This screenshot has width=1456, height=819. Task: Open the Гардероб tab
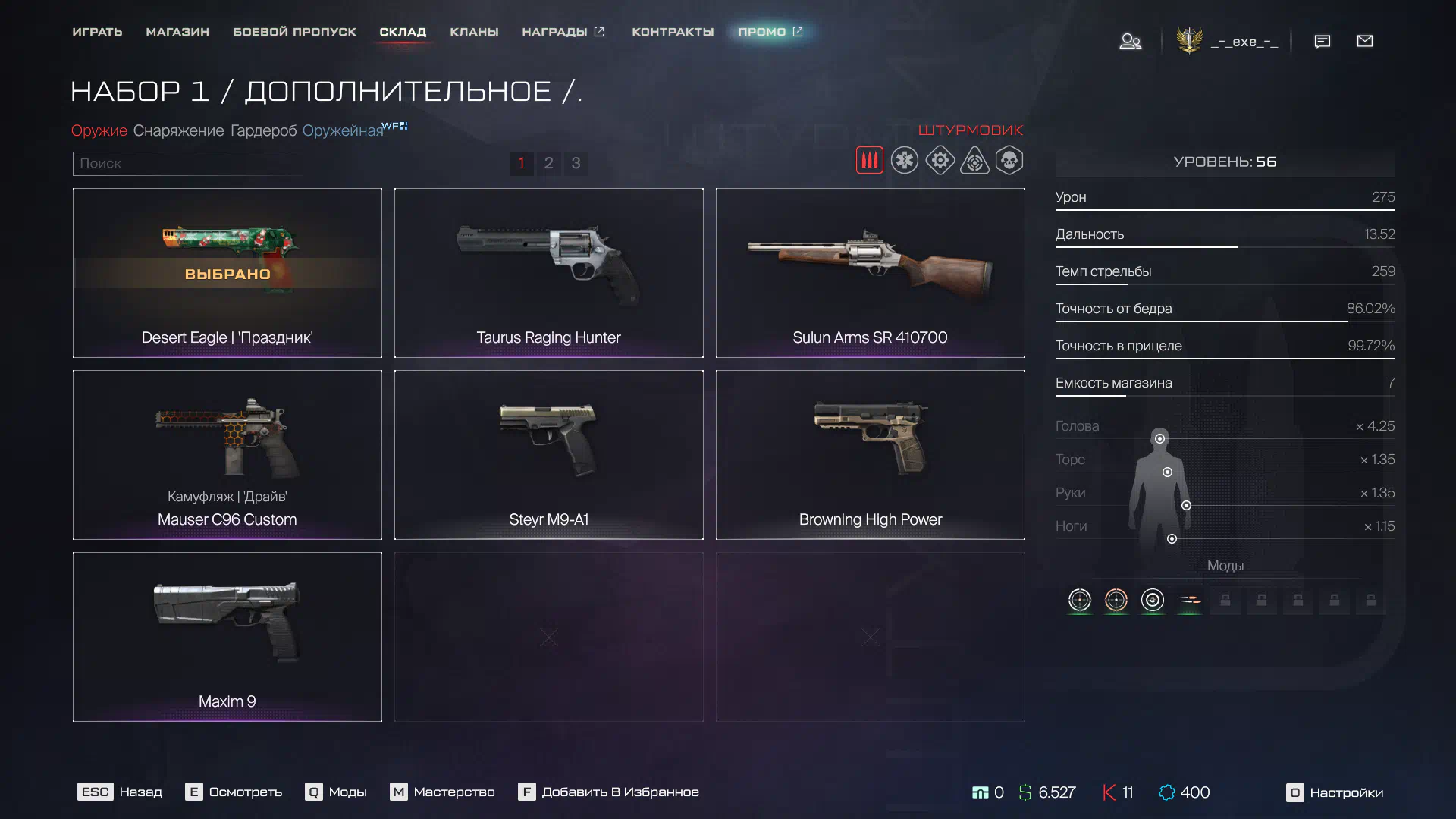[x=263, y=130]
